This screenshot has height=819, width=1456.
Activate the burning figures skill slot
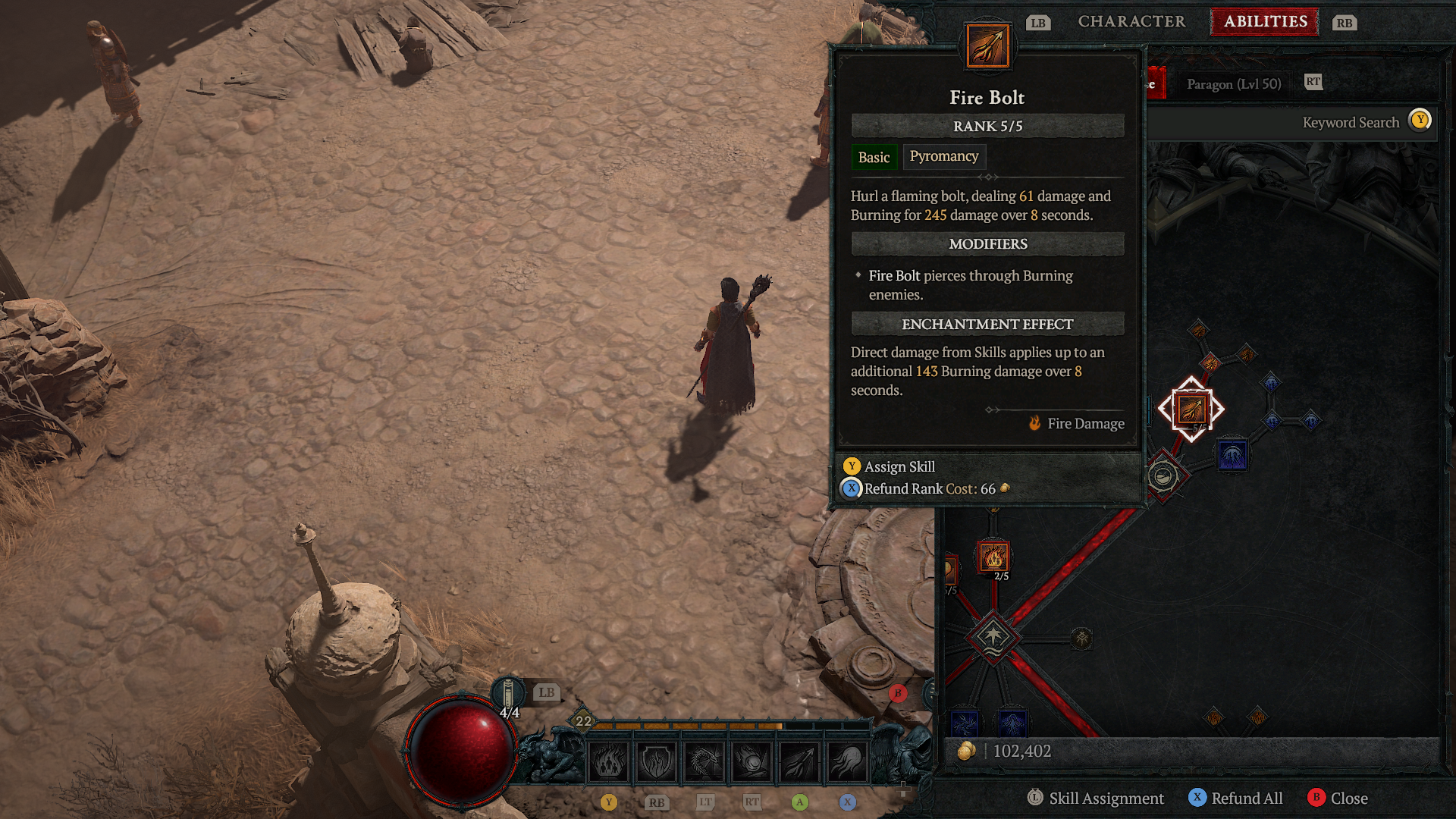click(608, 761)
